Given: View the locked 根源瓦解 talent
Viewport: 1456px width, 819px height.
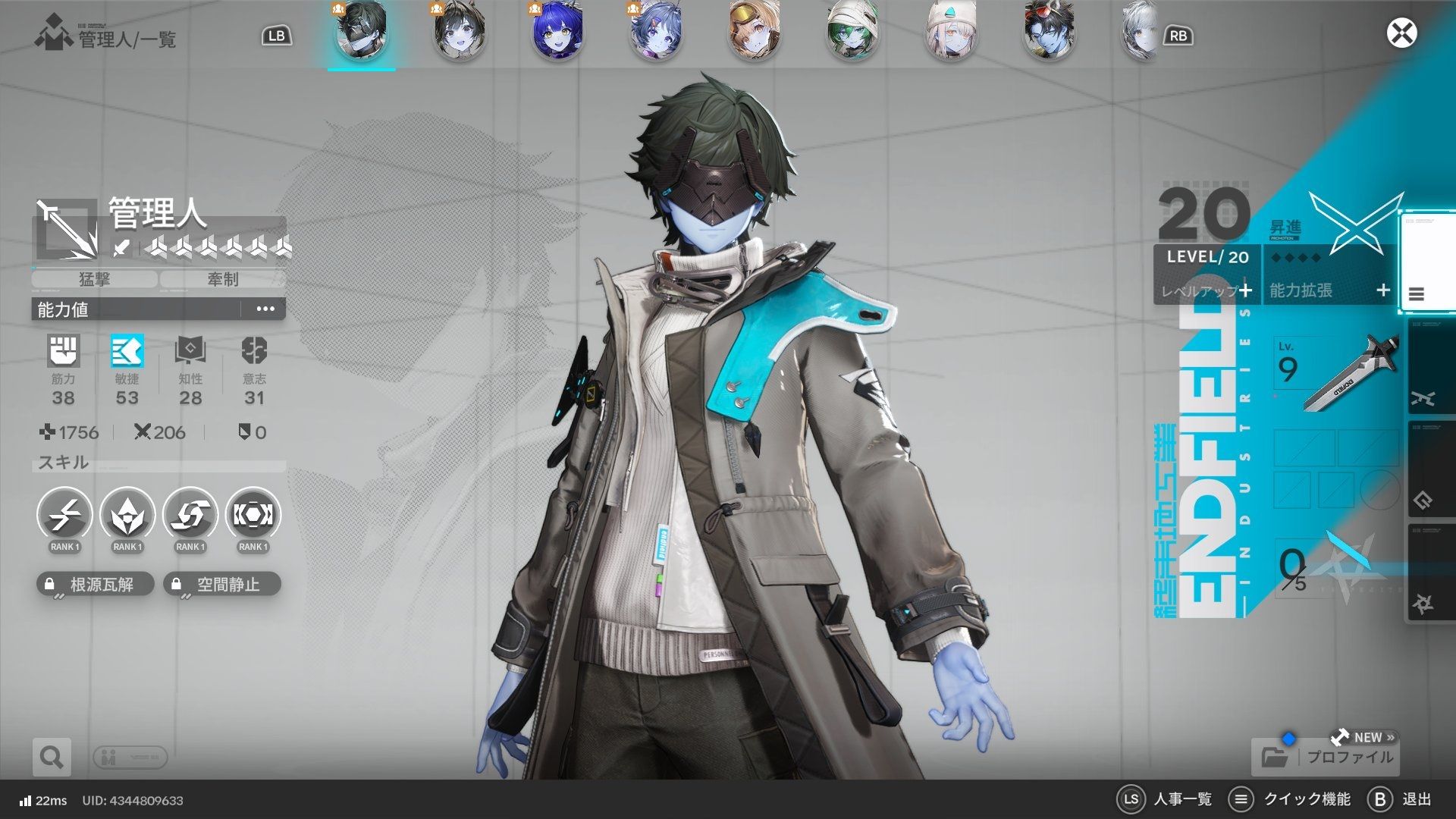Looking at the screenshot, I should [x=96, y=584].
